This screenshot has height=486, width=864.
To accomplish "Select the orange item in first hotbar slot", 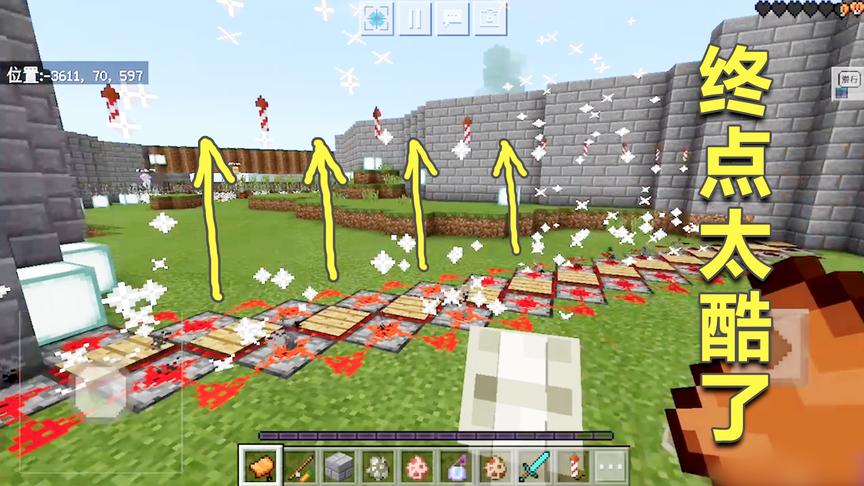I will point(260,465).
